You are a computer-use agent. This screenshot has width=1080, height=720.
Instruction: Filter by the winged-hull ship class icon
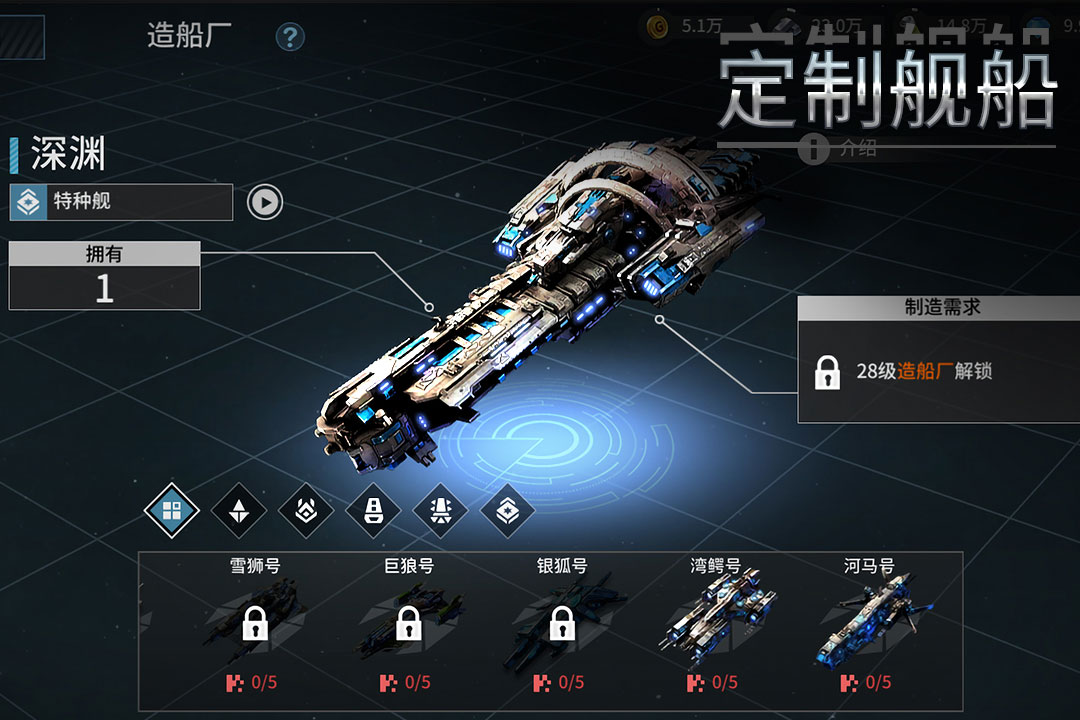440,511
